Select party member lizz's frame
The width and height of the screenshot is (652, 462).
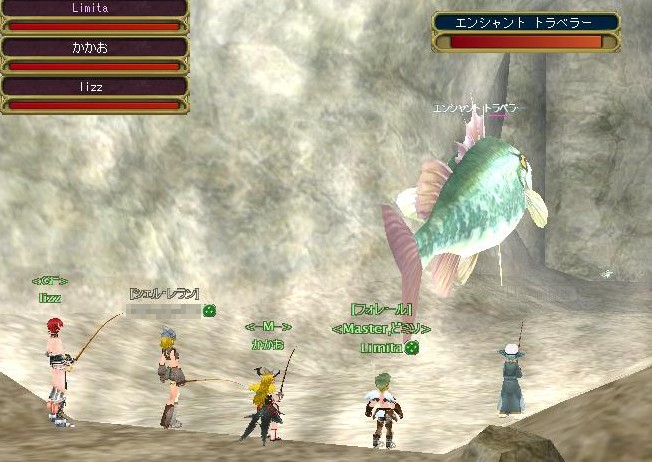[x=94, y=95]
